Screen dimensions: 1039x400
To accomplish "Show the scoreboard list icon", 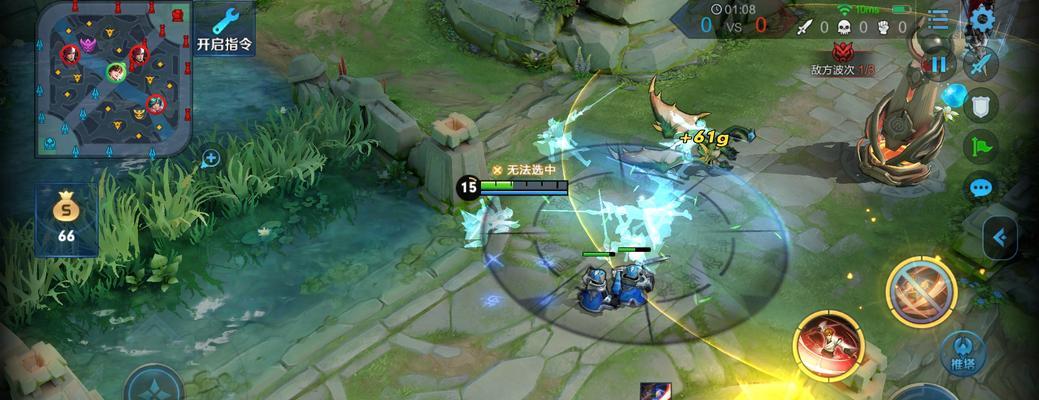I will 938,19.
